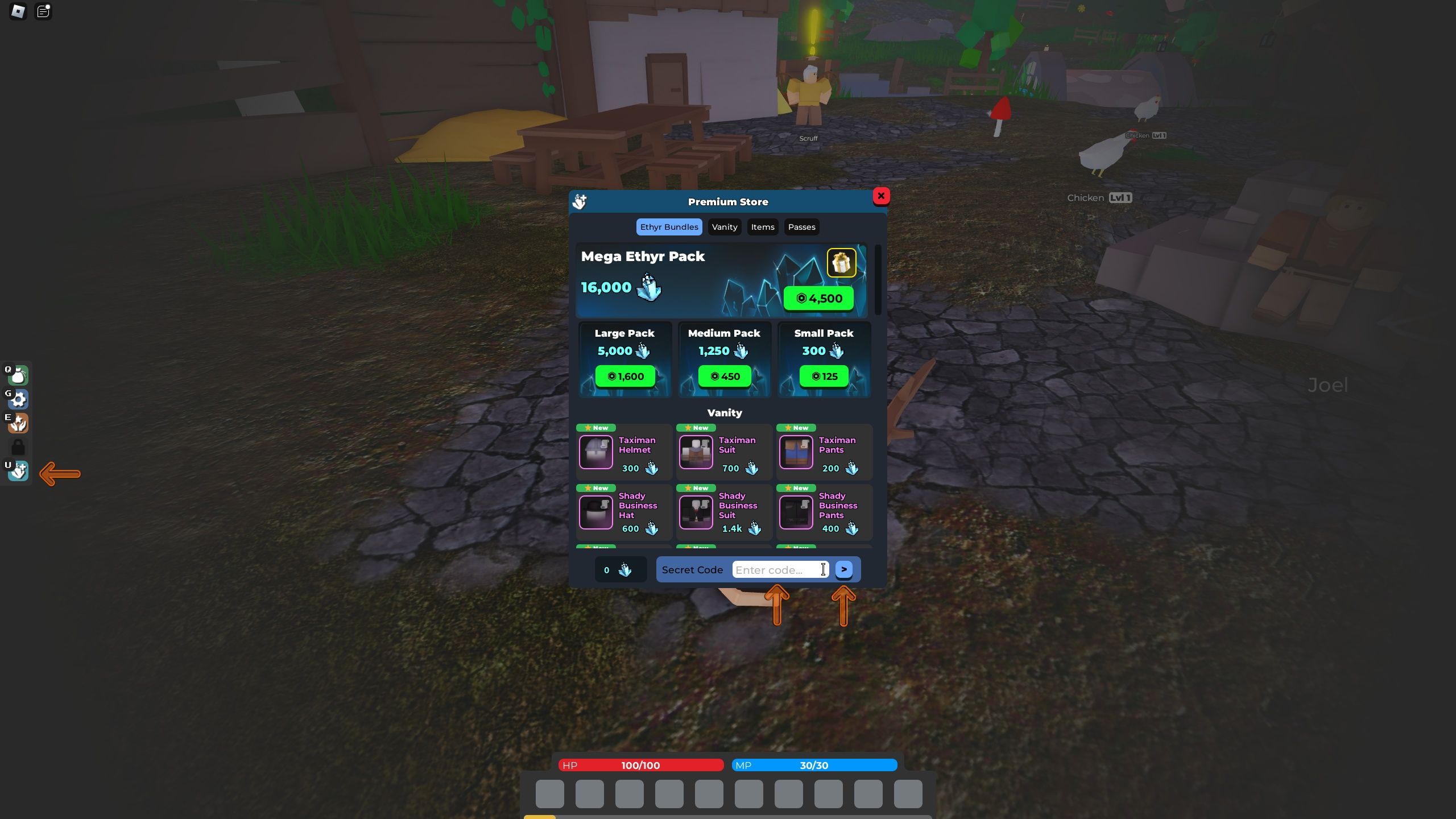Select the orange star-hands icon labeled E
Viewport: 1456px width, 819px height.
(x=19, y=424)
